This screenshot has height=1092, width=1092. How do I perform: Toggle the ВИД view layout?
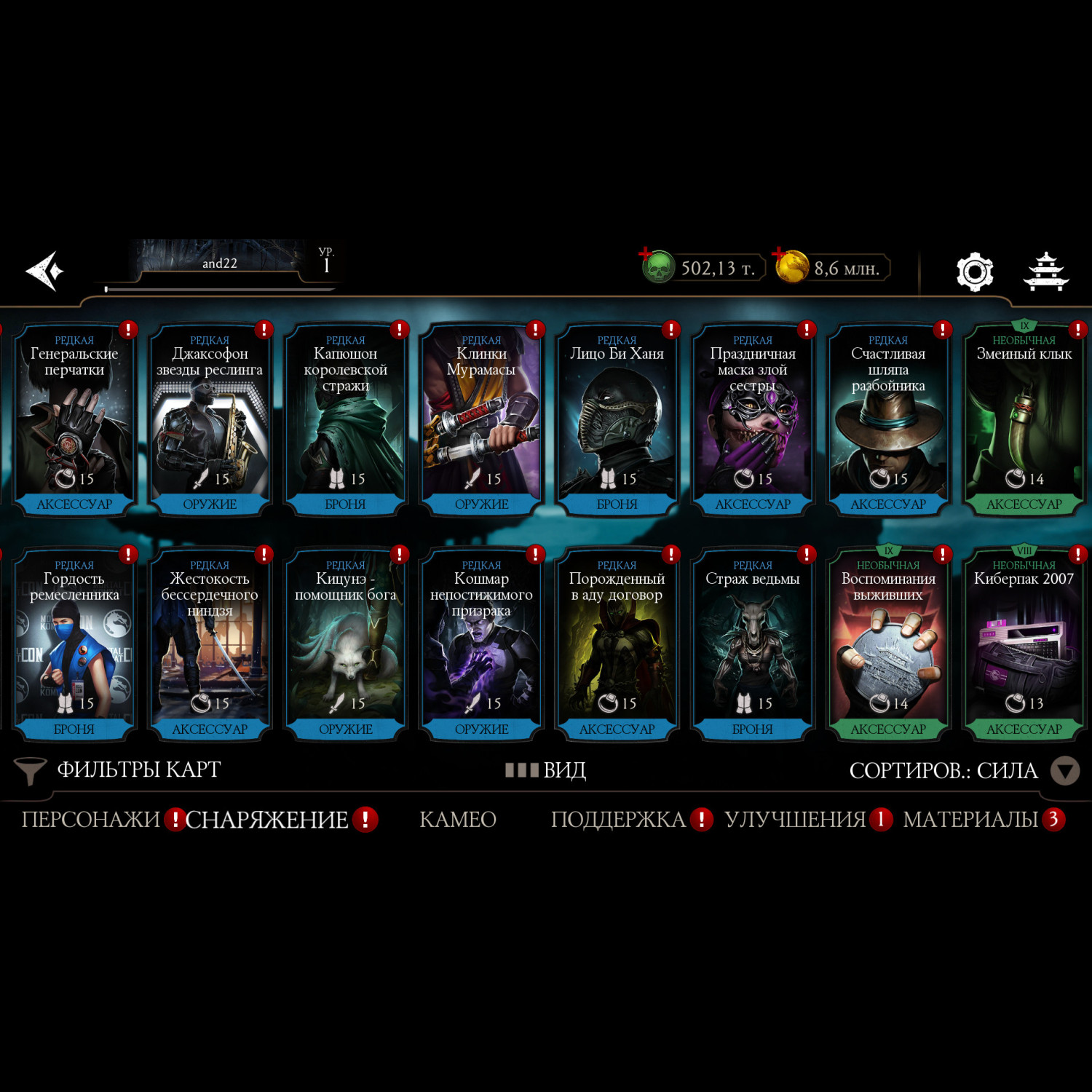pos(546,770)
